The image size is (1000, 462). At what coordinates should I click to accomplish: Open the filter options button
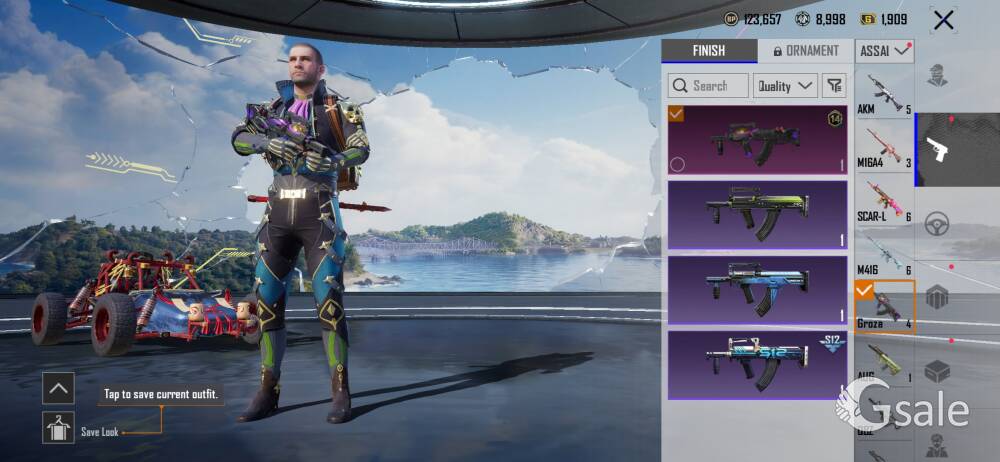[835, 86]
